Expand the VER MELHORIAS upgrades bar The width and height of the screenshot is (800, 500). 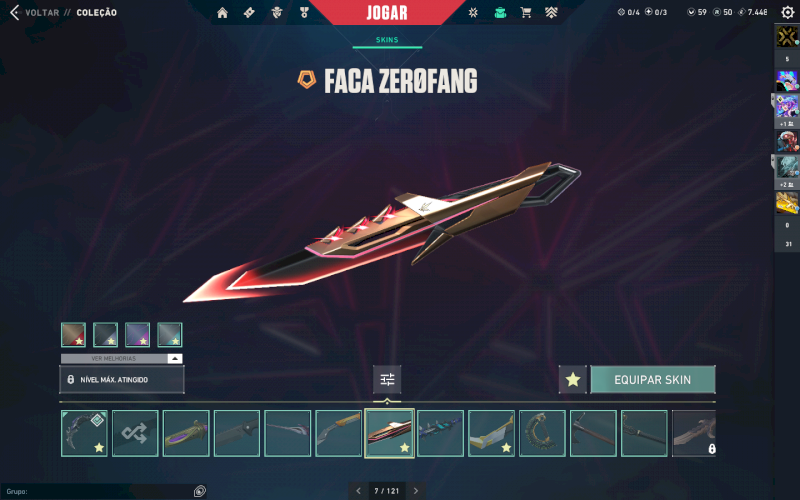point(122,358)
